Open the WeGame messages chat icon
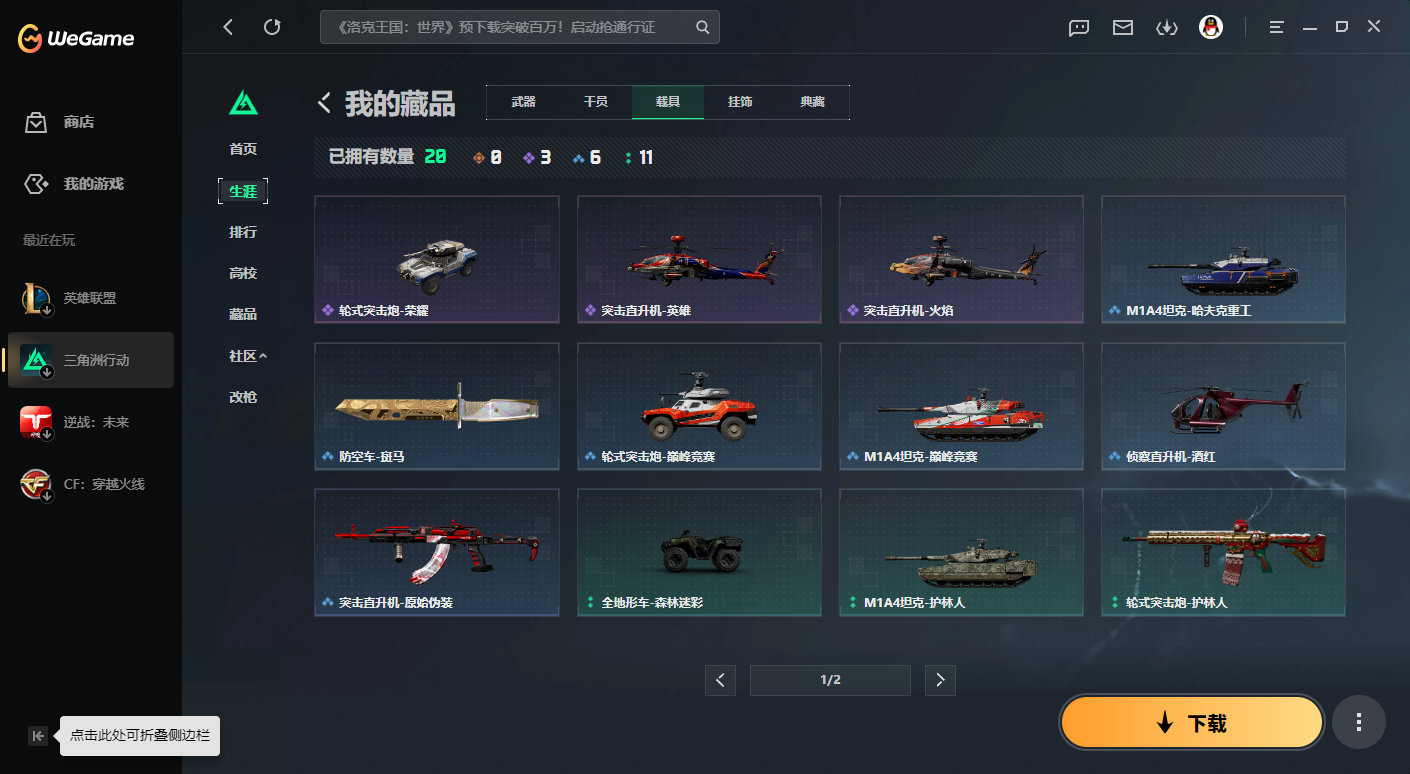The height and width of the screenshot is (774, 1410). tap(1078, 28)
